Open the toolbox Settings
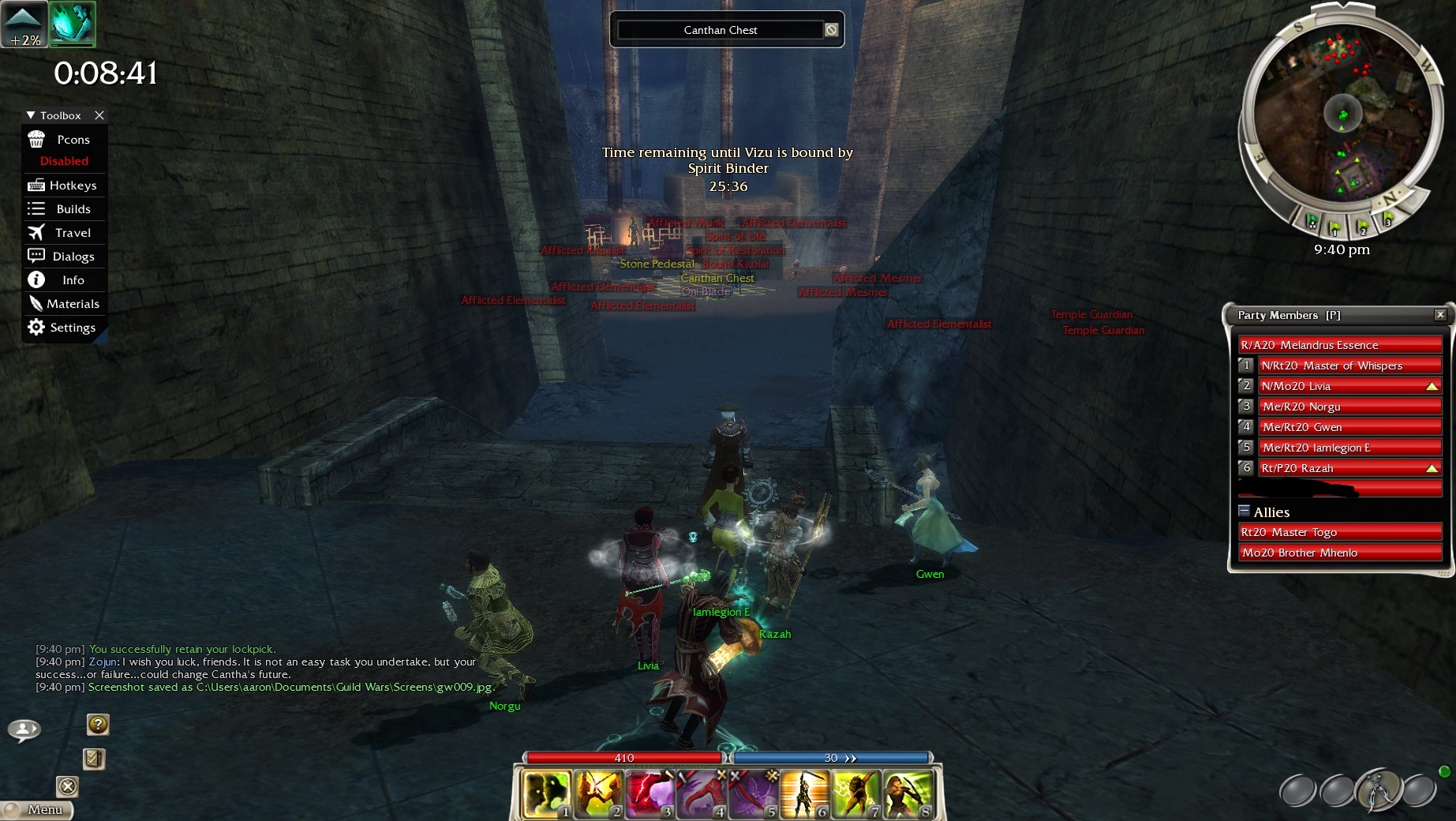This screenshot has width=1456, height=821. 64,328
